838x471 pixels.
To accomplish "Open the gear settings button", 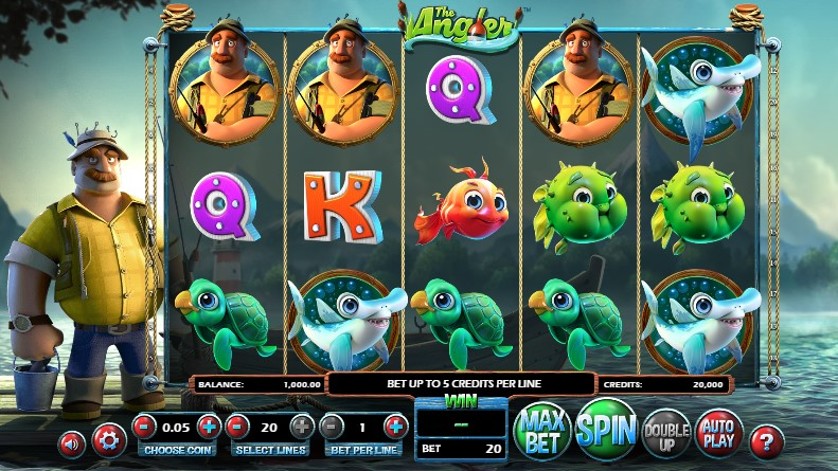I will pyautogui.click(x=108, y=439).
